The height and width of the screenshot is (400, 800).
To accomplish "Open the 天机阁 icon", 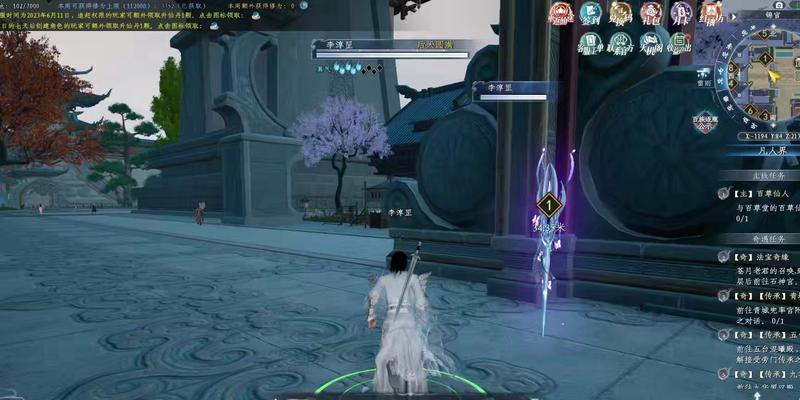I will point(651,43).
